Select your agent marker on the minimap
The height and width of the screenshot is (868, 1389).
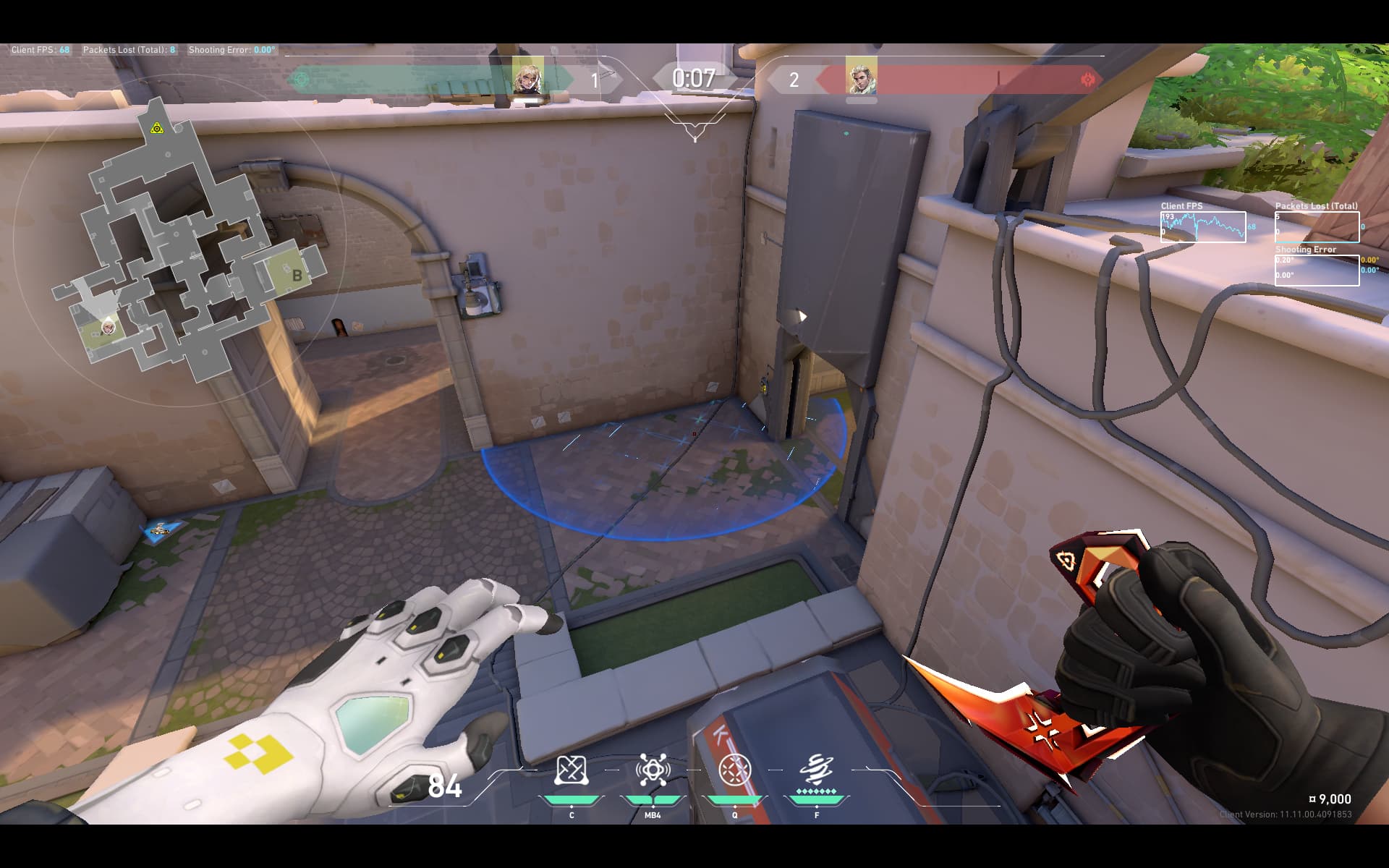coord(108,328)
